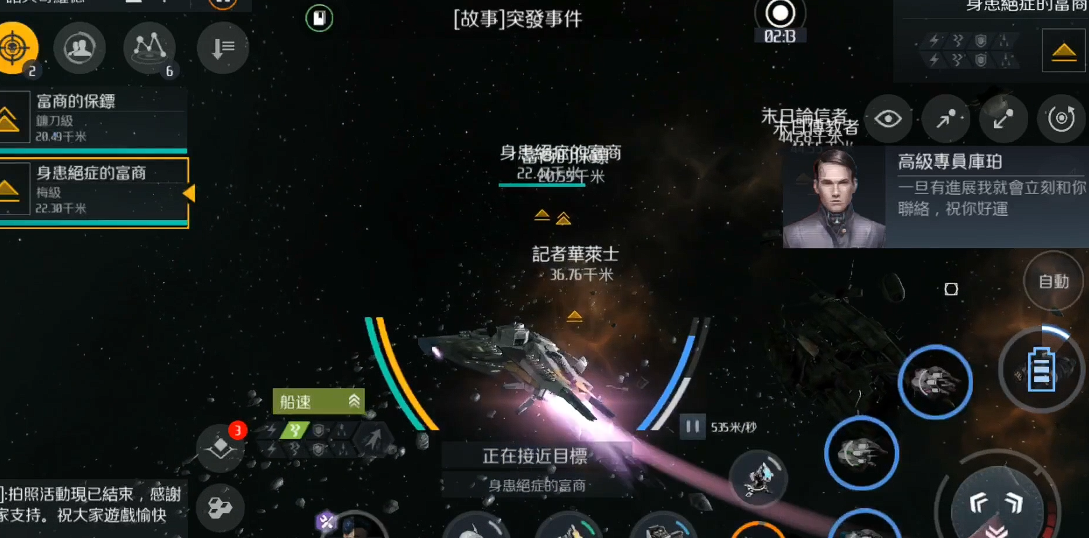
Task: Open 高級專員庫珀 agent message
Action: tap(935, 198)
